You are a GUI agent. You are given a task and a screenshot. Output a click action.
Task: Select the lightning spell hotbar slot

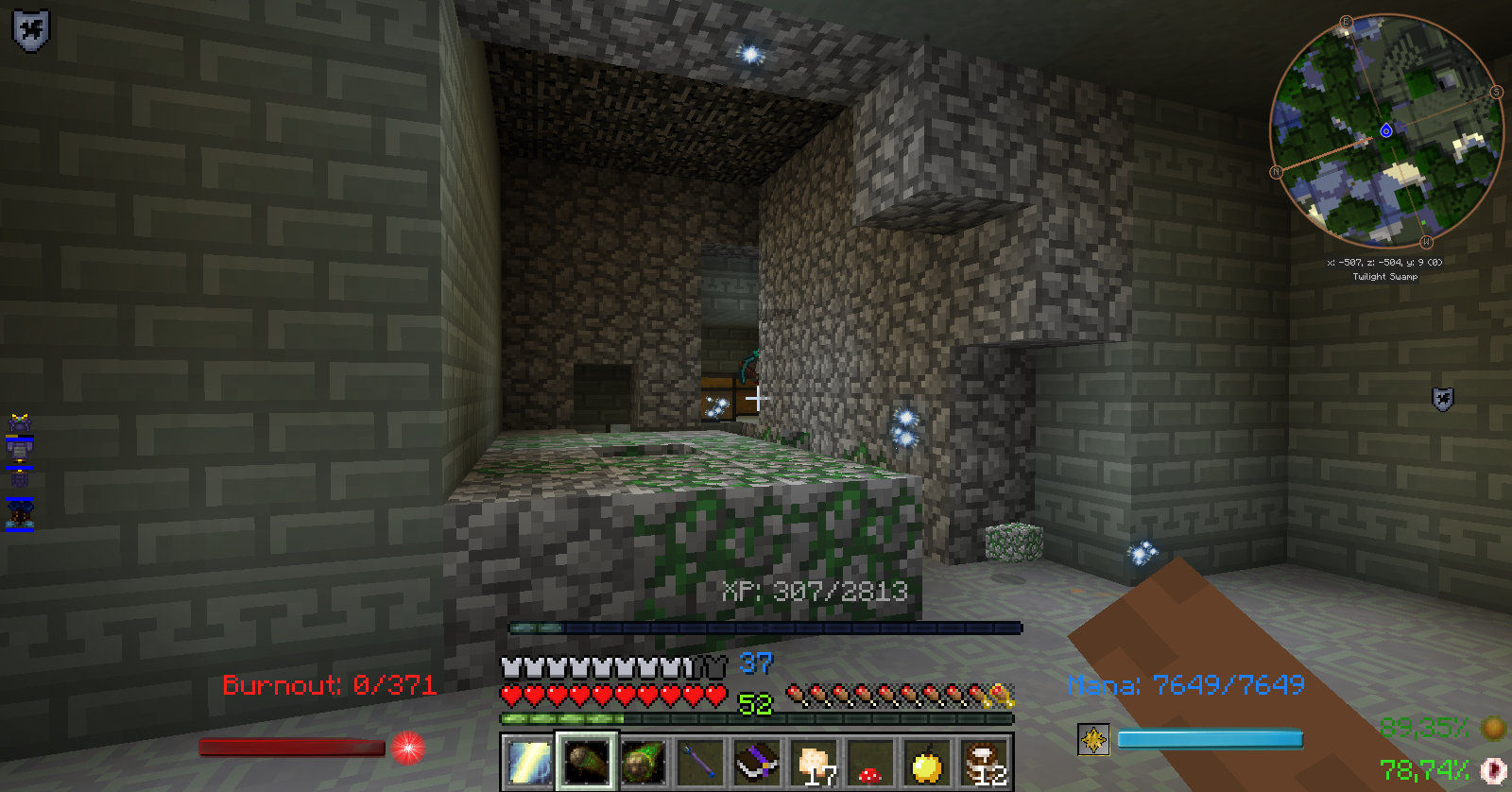click(528, 762)
